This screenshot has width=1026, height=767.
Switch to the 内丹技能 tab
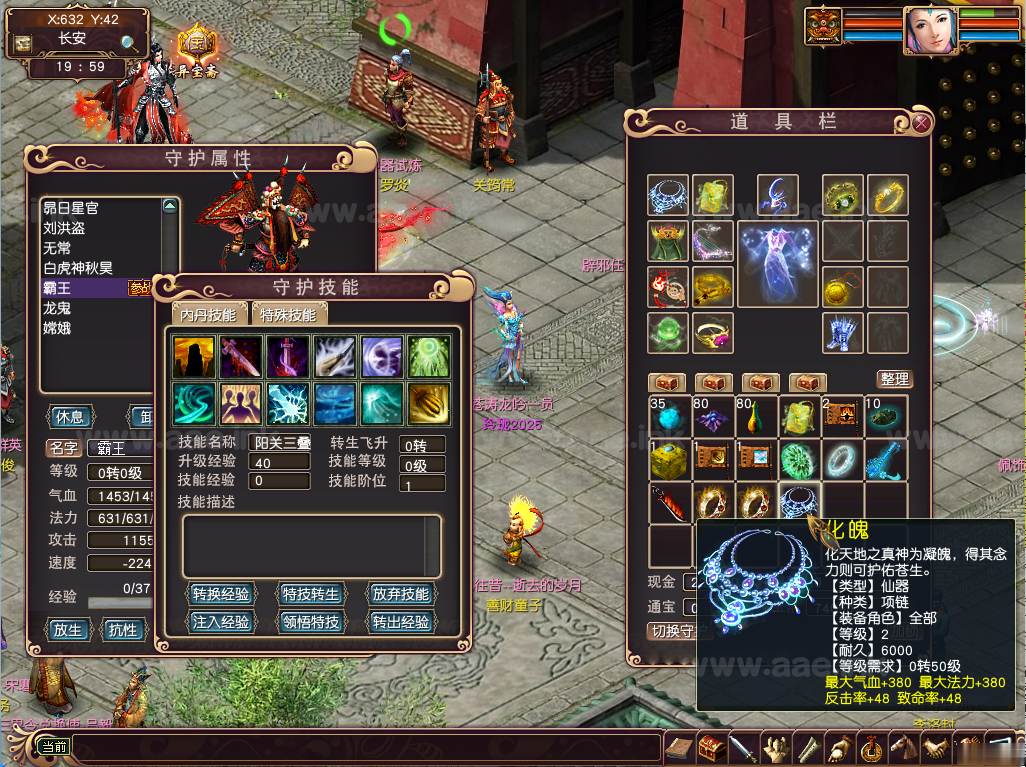tap(208, 315)
